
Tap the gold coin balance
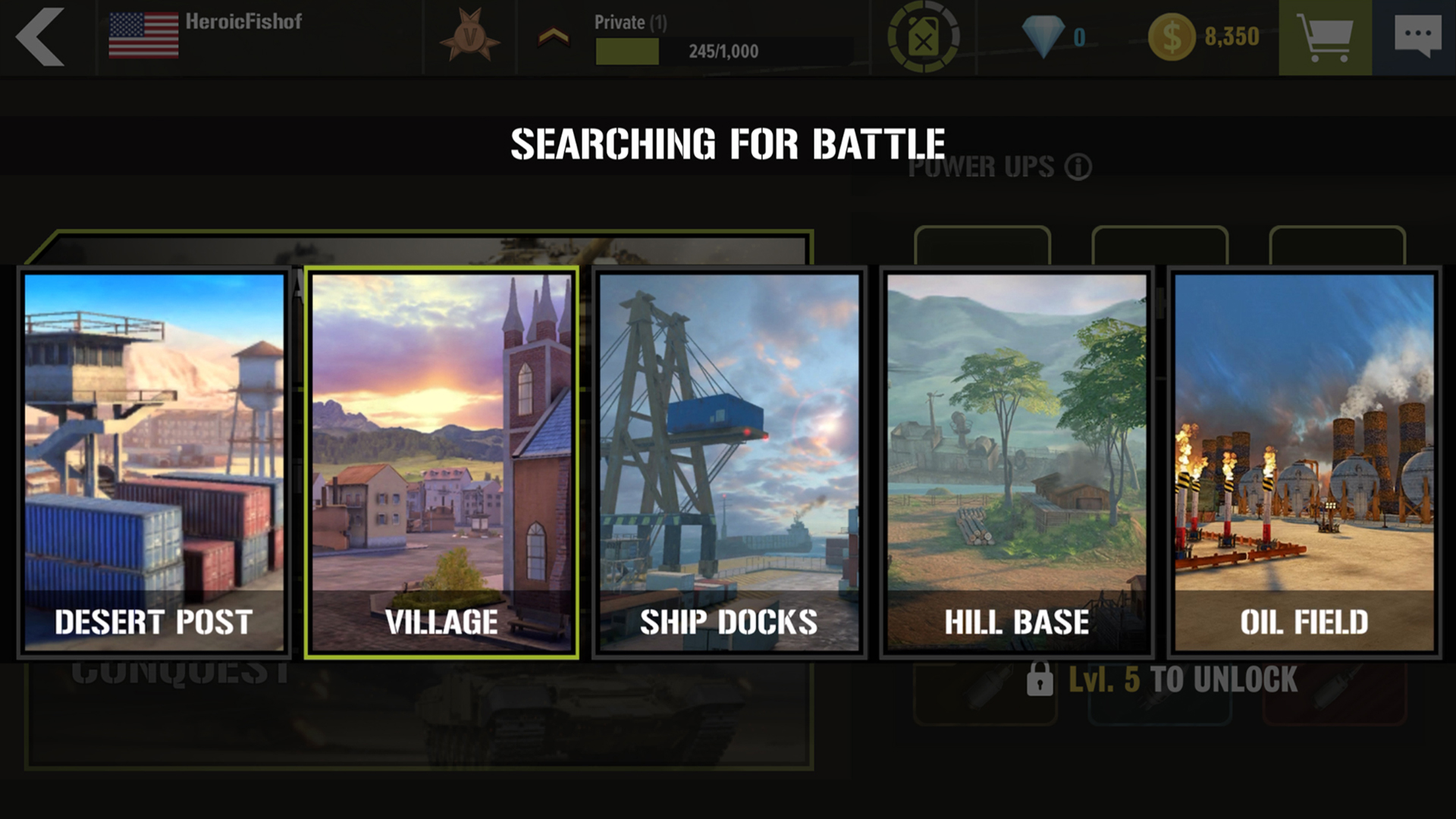1203,36
